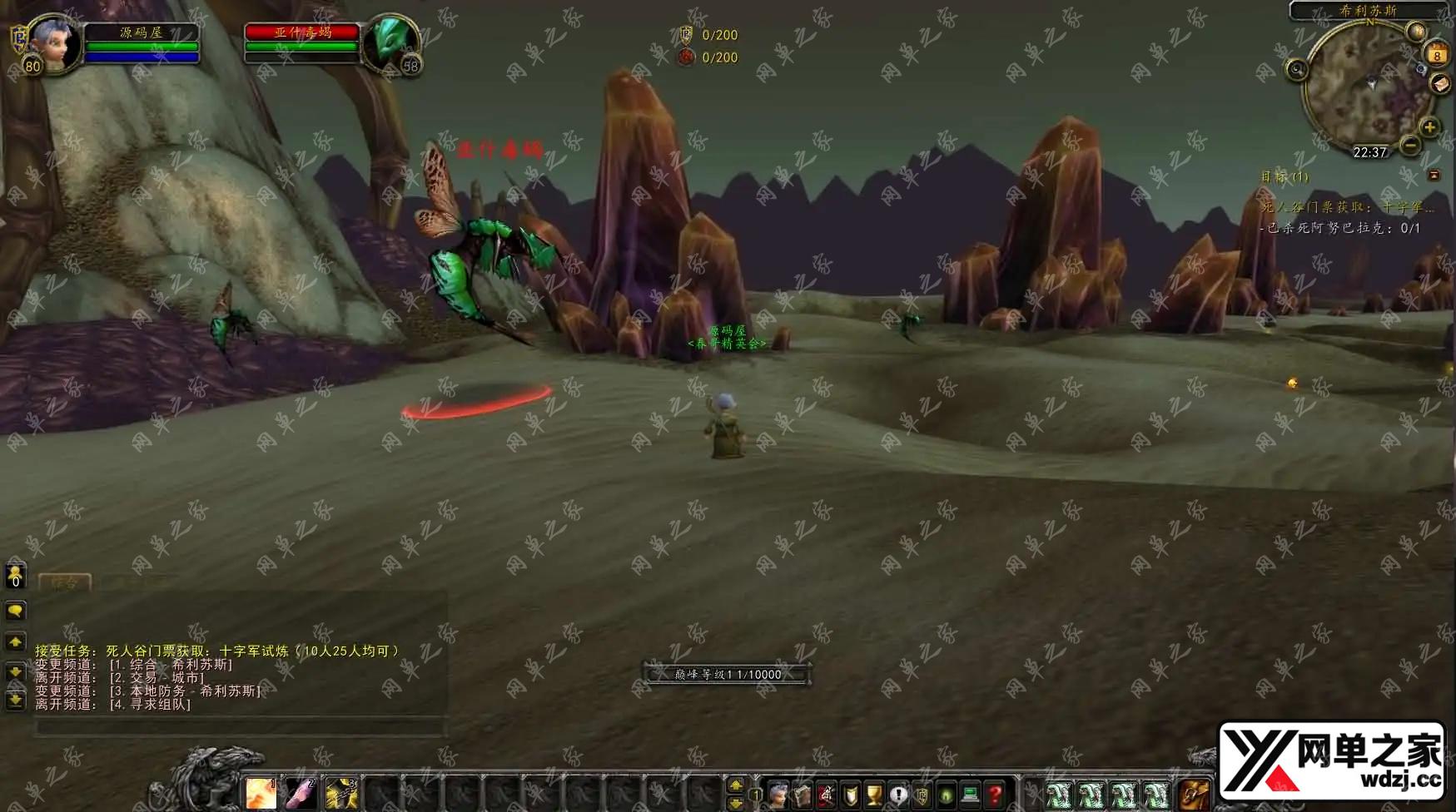Activate the yellow lightning ability in slot 3
Screen dimensions: 1456x812
(340, 794)
